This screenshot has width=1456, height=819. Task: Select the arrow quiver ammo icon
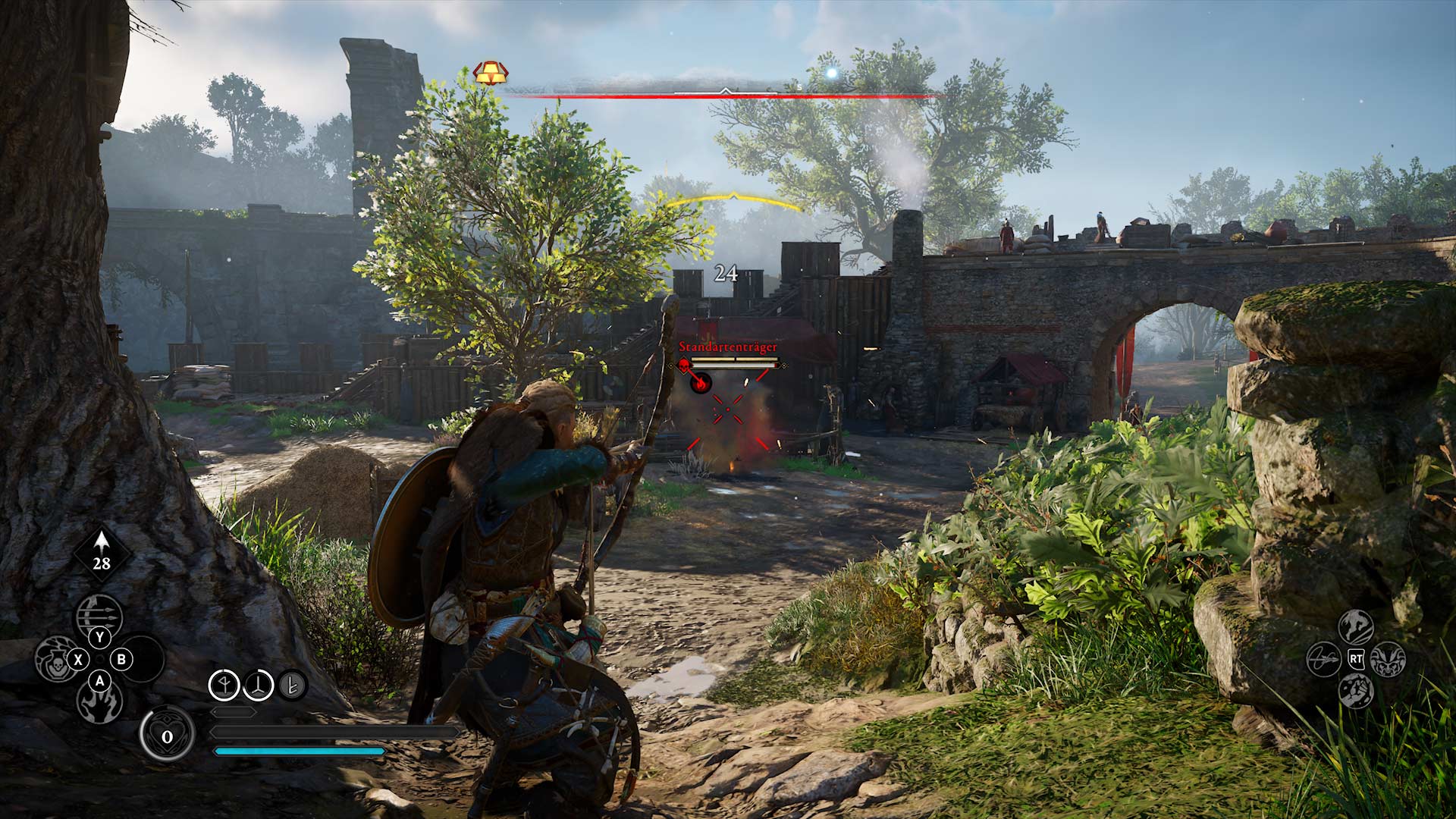coord(102,553)
